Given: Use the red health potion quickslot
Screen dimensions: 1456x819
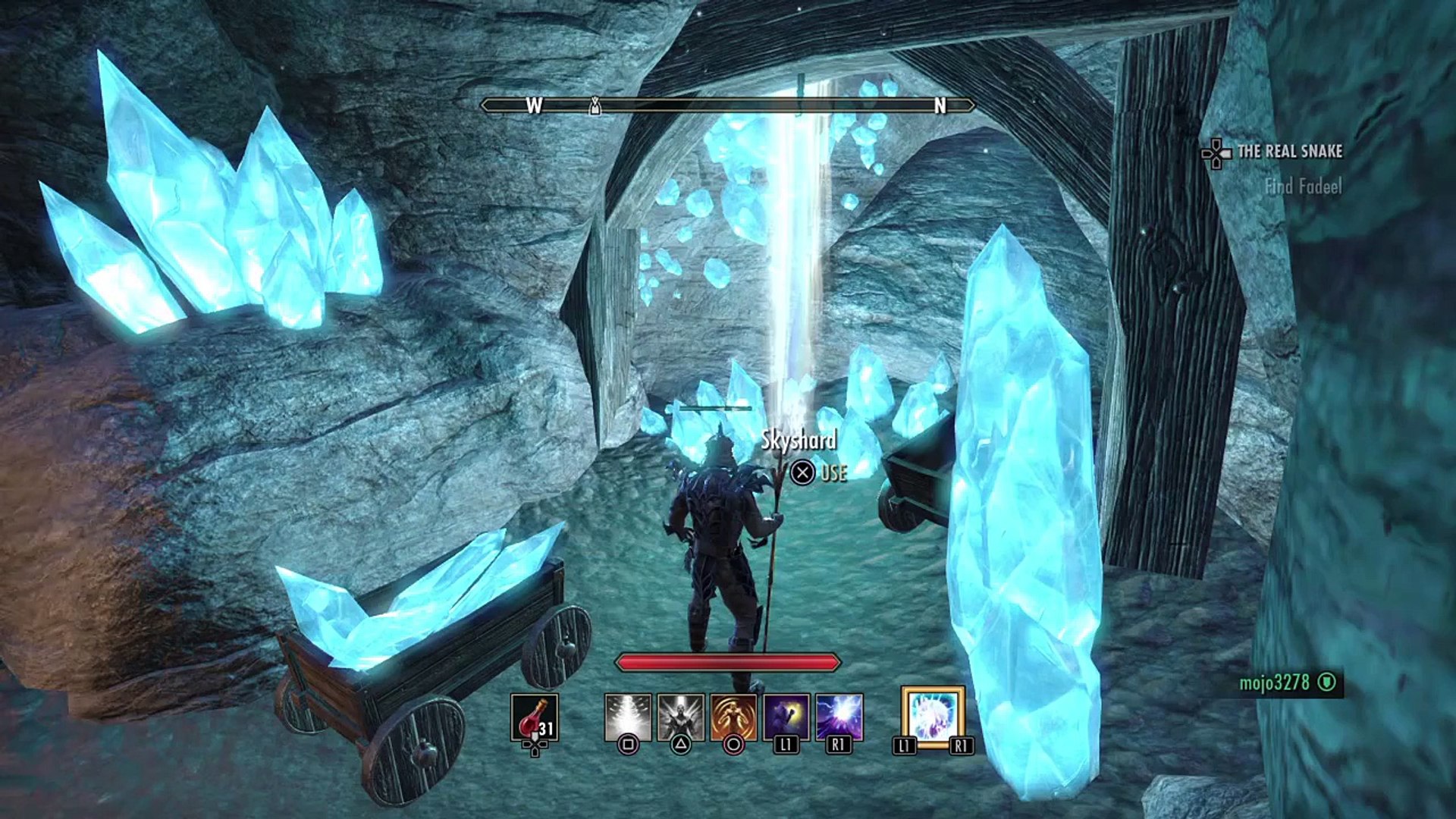Looking at the screenshot, I should click(535, 717).
